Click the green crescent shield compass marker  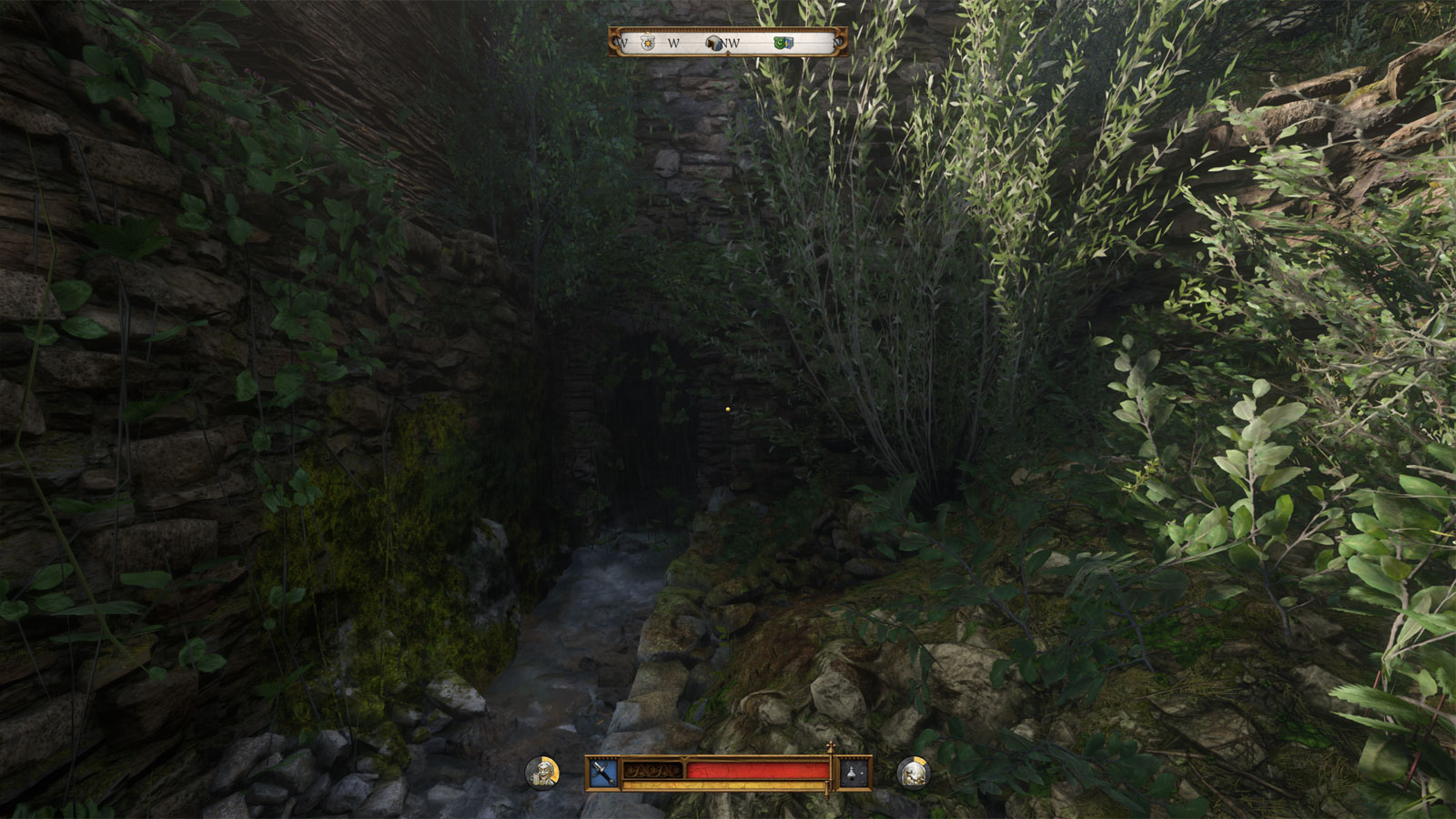(x=784, y=43)
